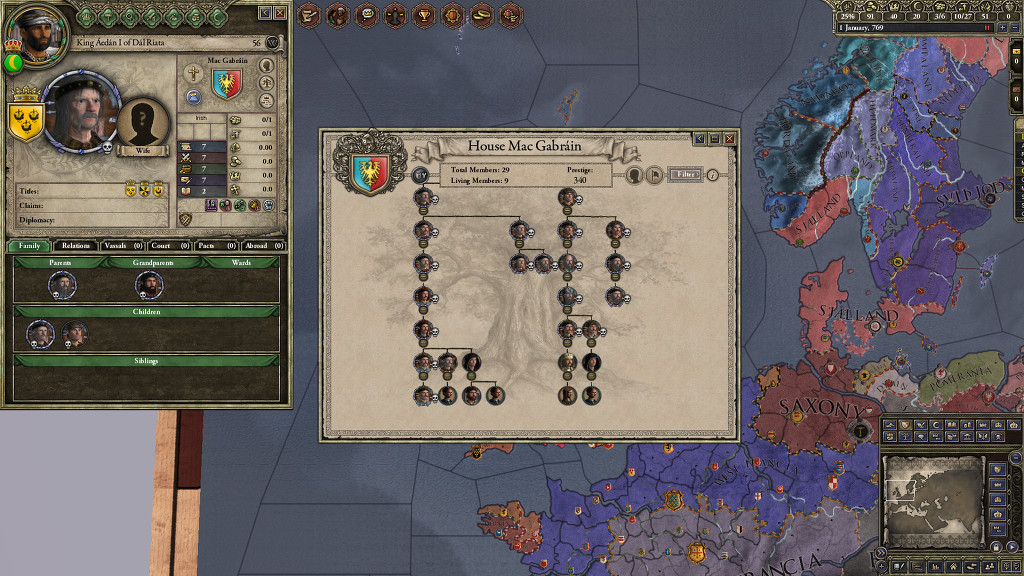Click the yellow three-crowns coat of arms
The image size is (1024, 576).
23,120
